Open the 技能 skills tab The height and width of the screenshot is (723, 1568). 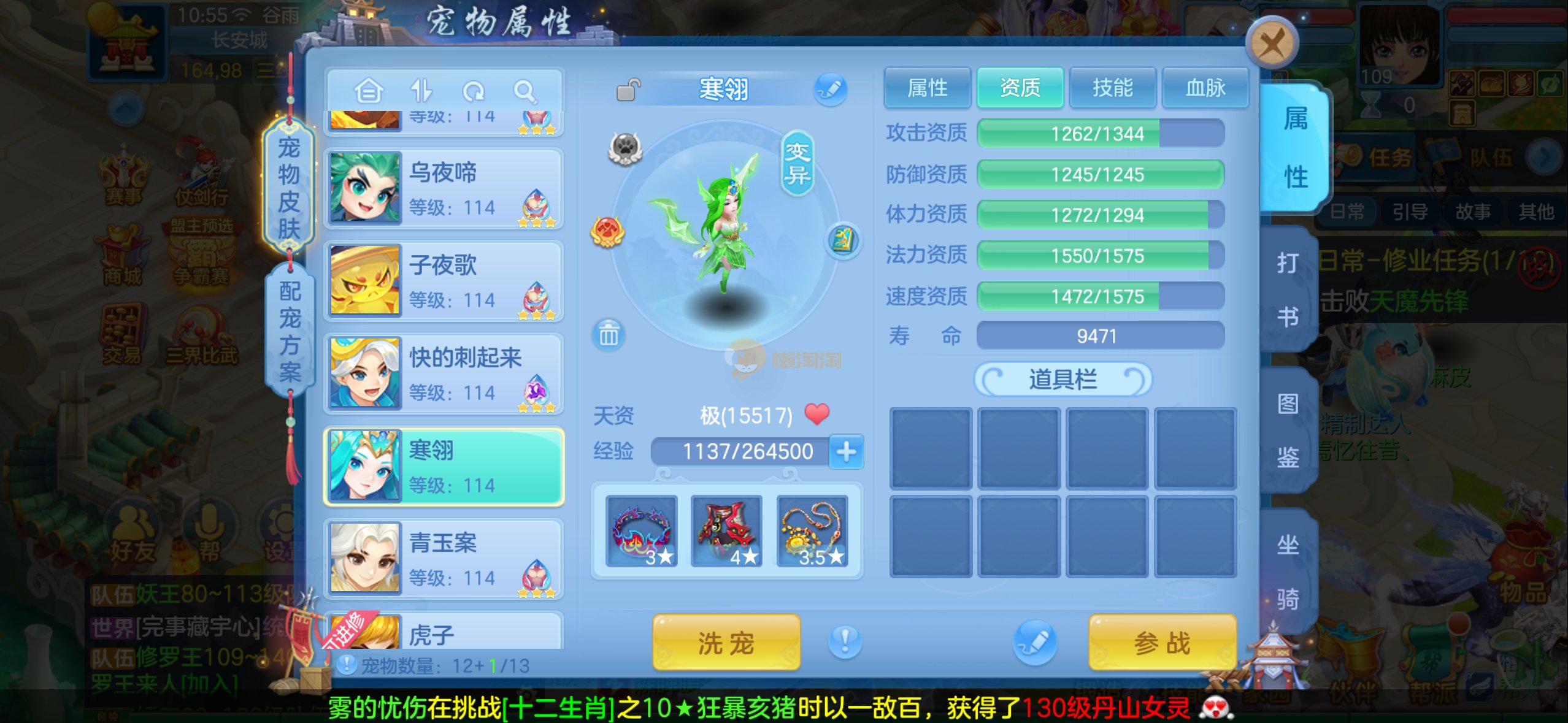(1112, 88)
